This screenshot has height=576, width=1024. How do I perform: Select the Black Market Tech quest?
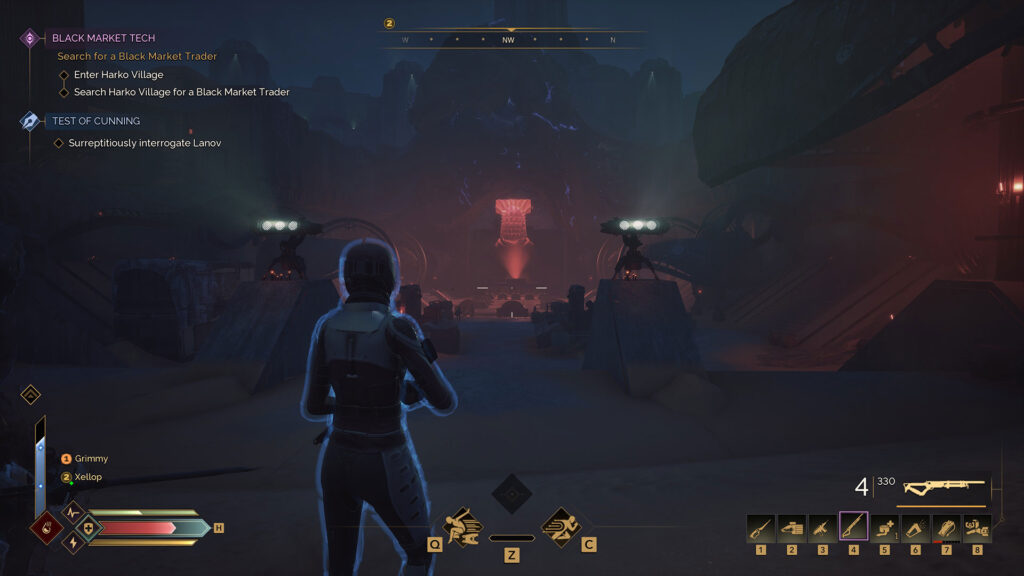click(103, 38)
